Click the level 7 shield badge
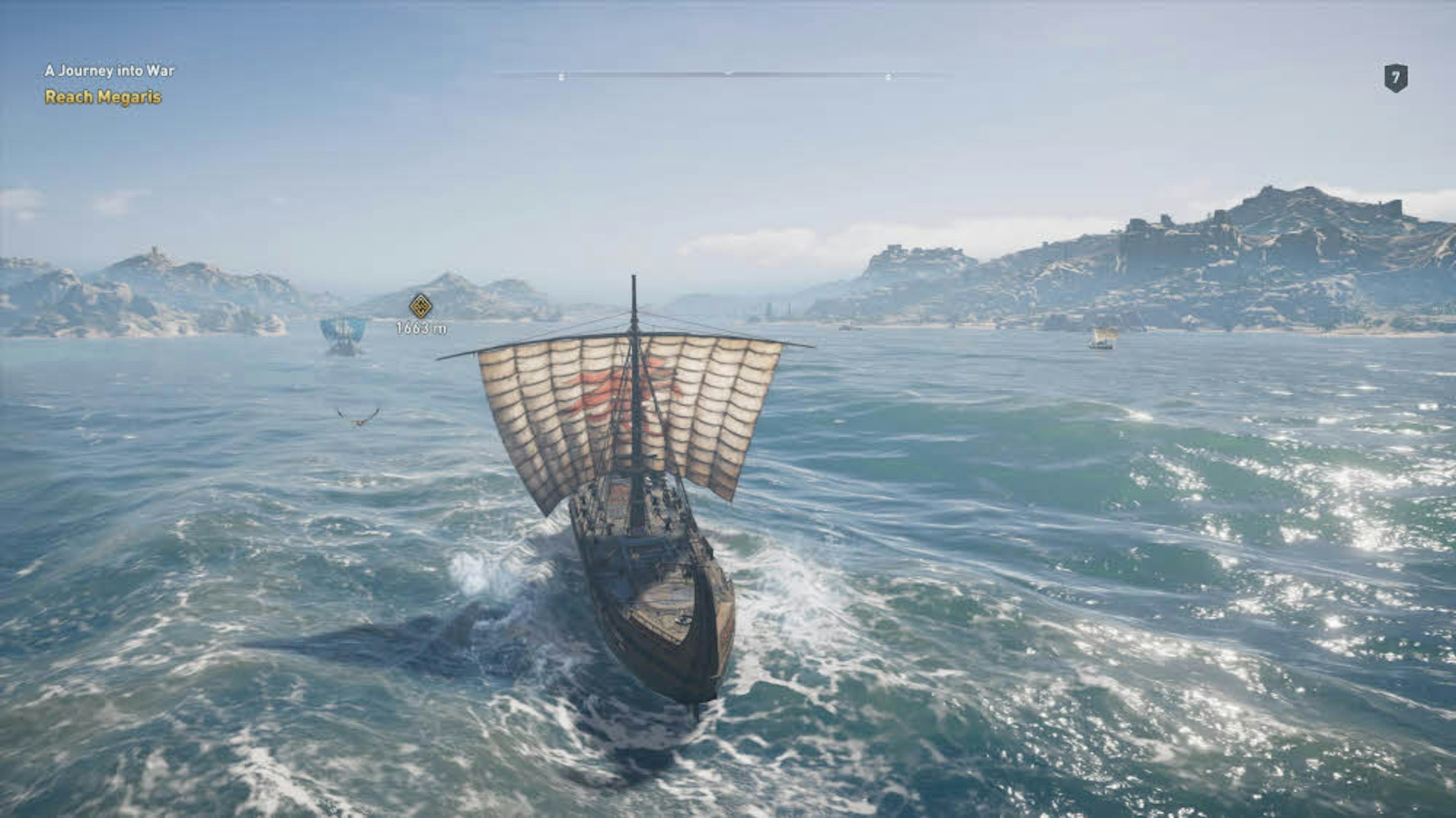 (1395, 78)
